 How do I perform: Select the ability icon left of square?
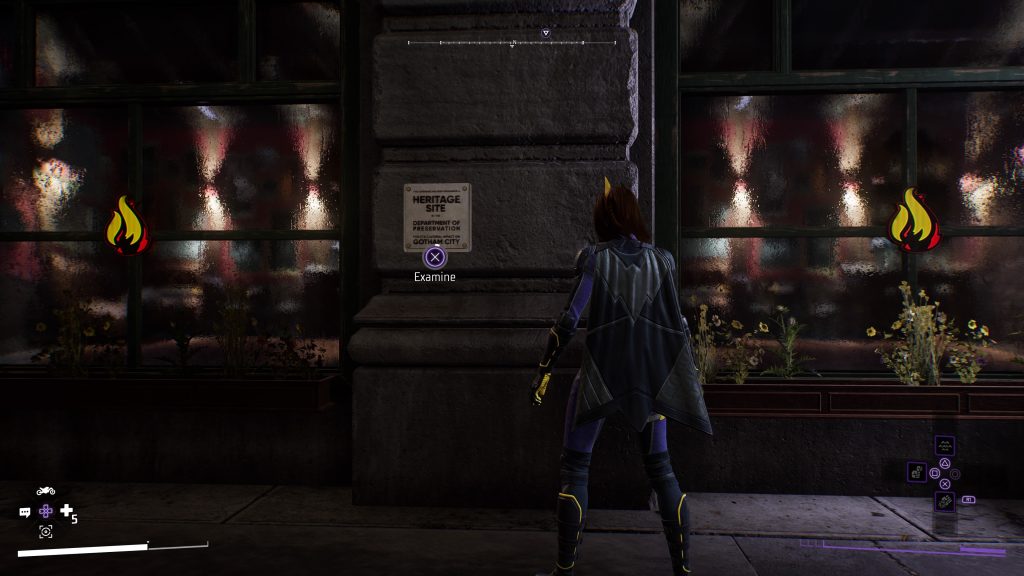(916, 471)
